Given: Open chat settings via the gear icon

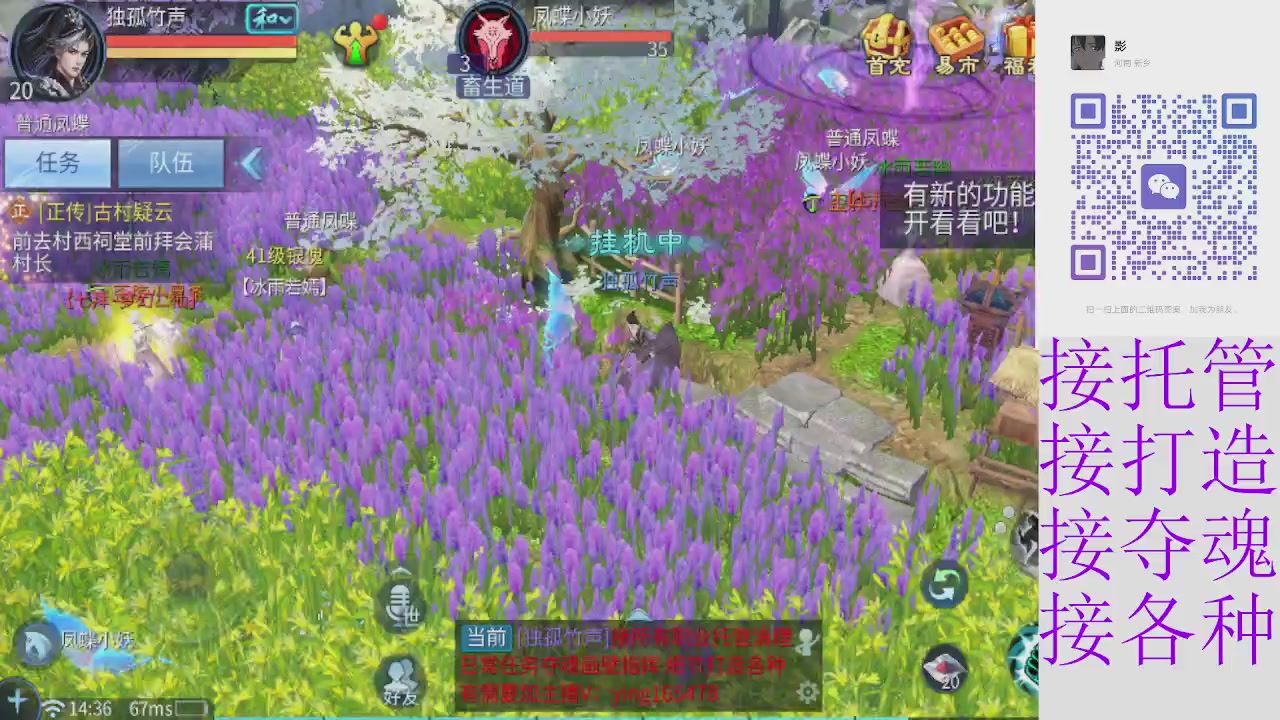Looking at the screenshot, I should [808, 690].
